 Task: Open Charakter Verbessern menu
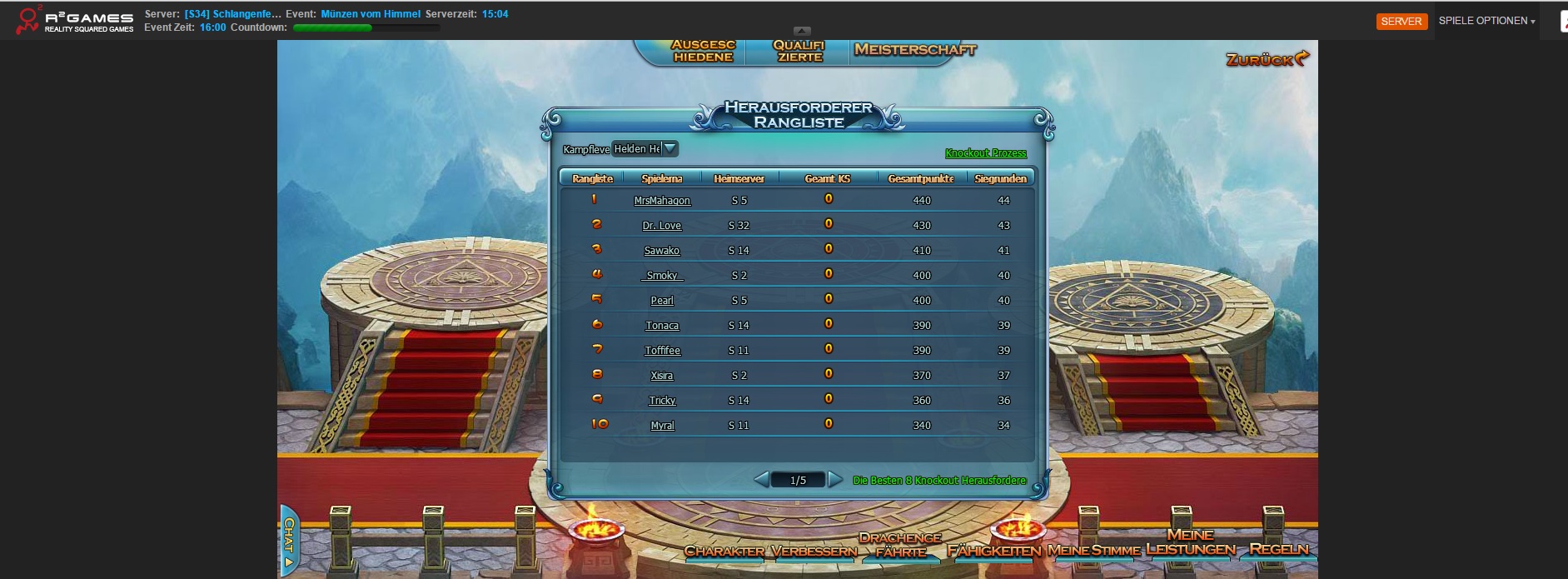(x=770, y=551)
